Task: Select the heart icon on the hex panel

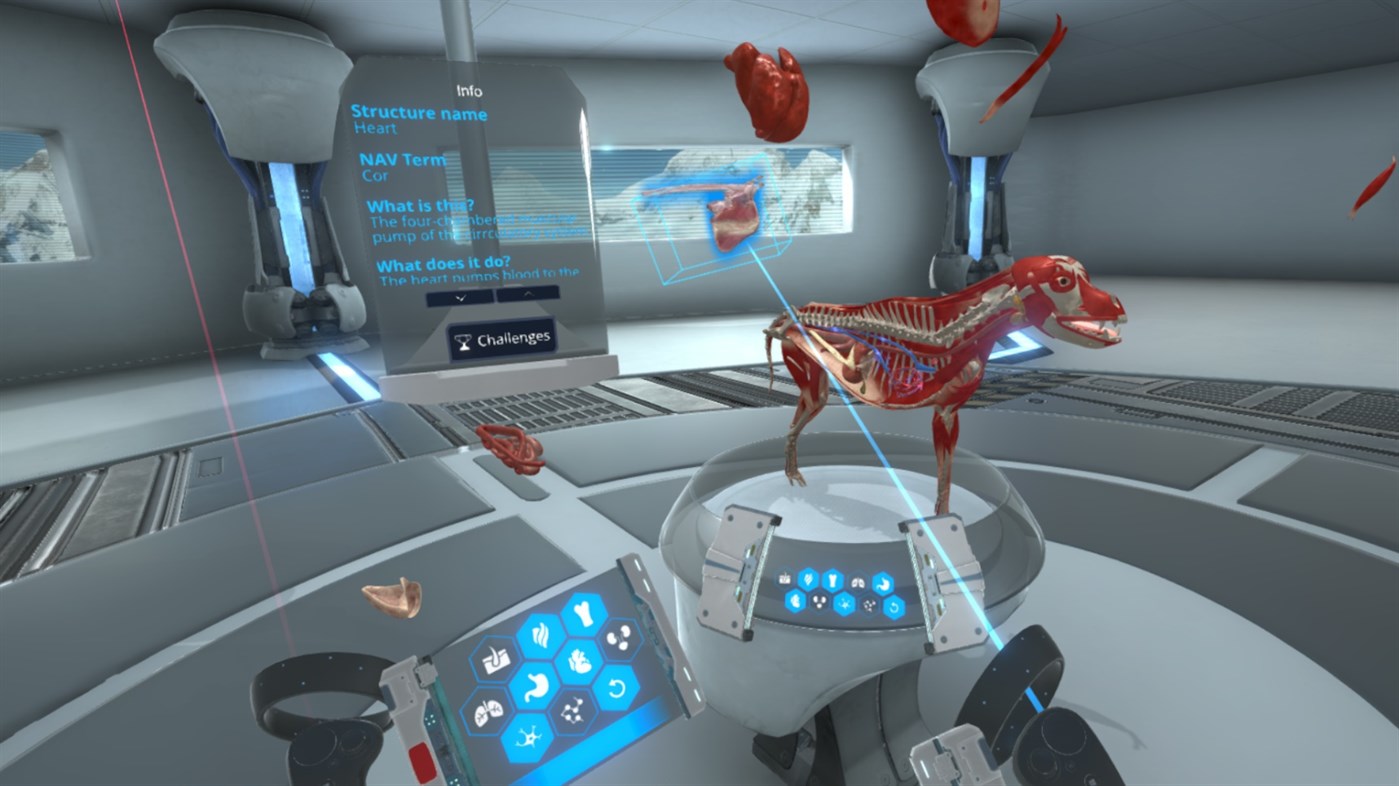Action: point(580,663)
